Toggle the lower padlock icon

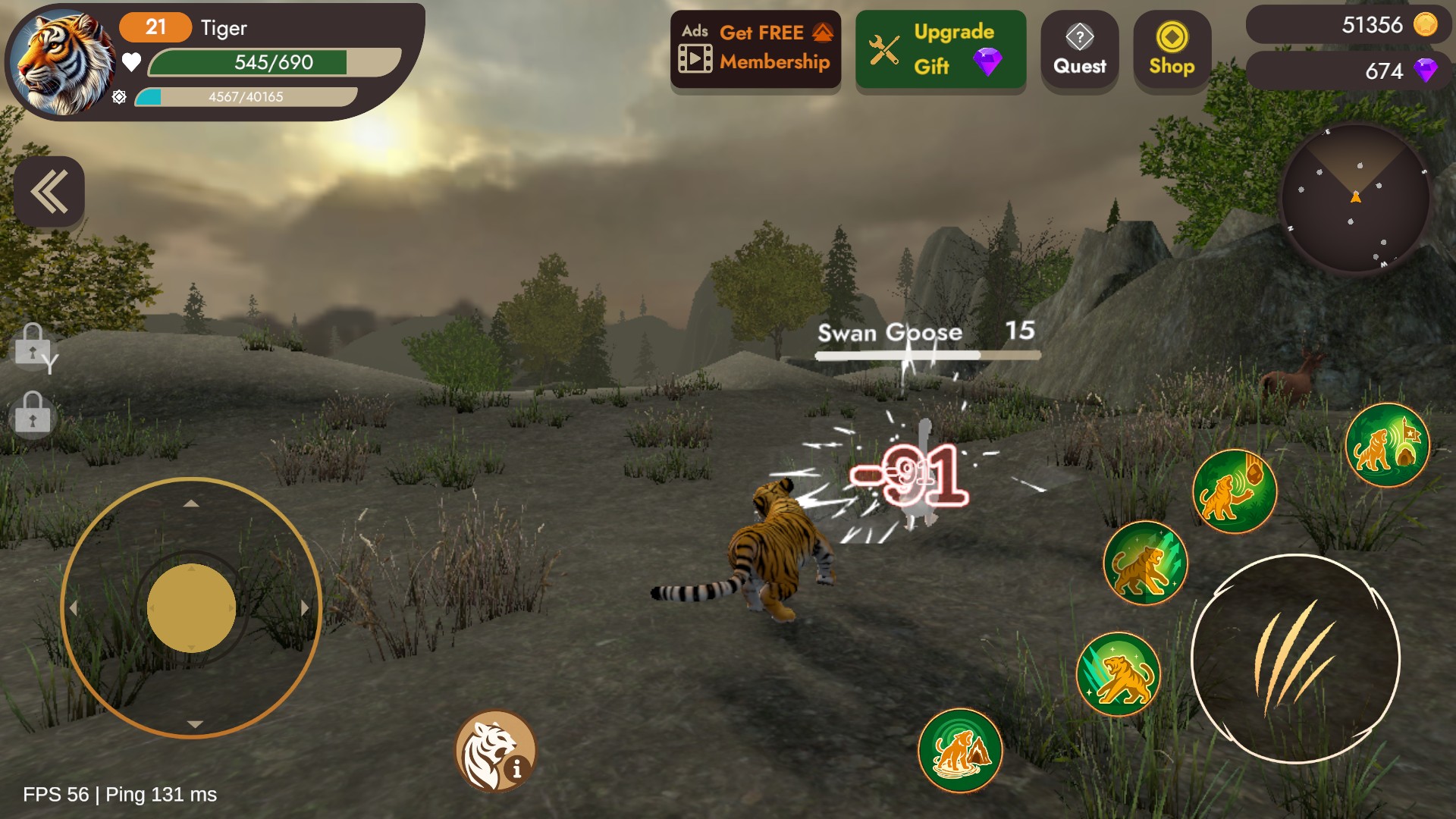(33, 413)
